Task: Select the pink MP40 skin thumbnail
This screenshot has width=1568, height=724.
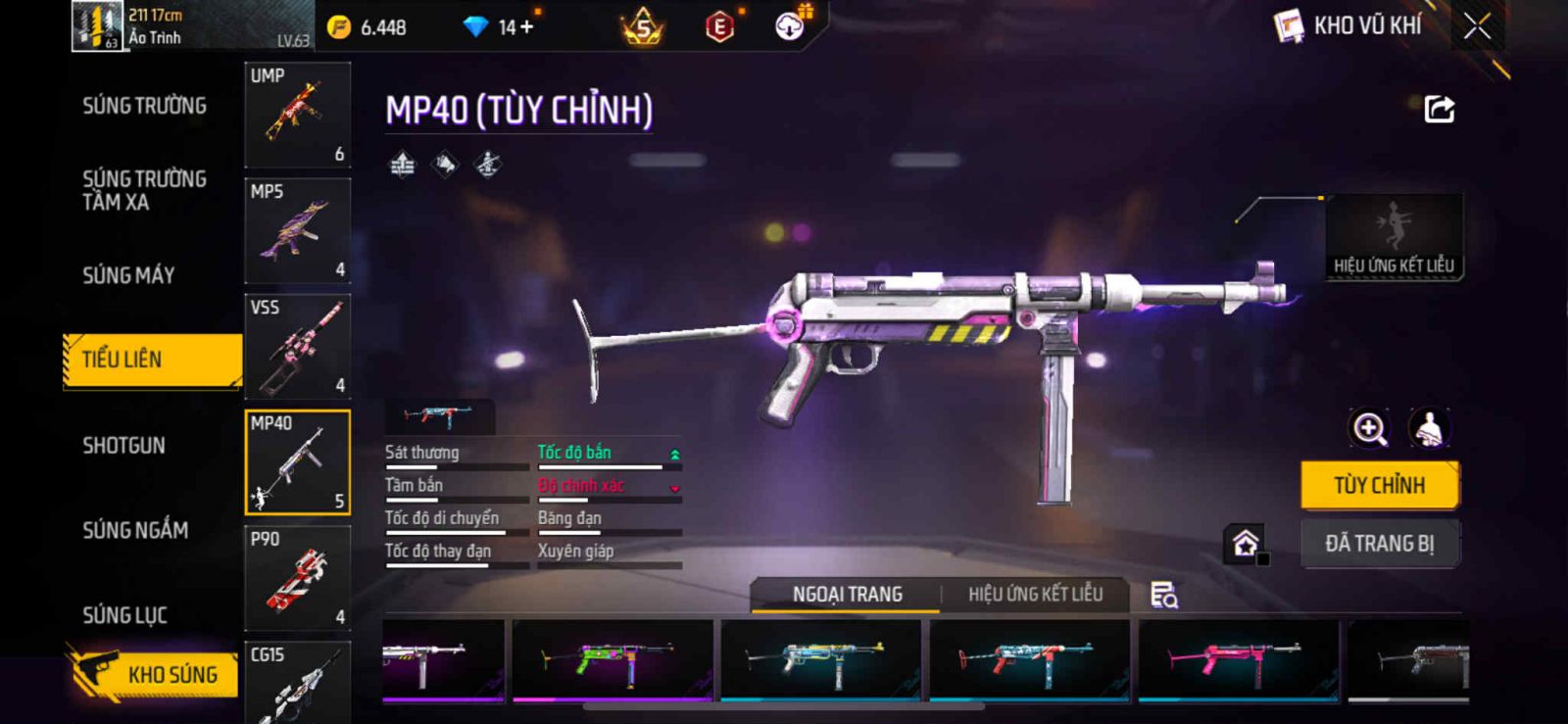Action: click(x=1238, y=659)
